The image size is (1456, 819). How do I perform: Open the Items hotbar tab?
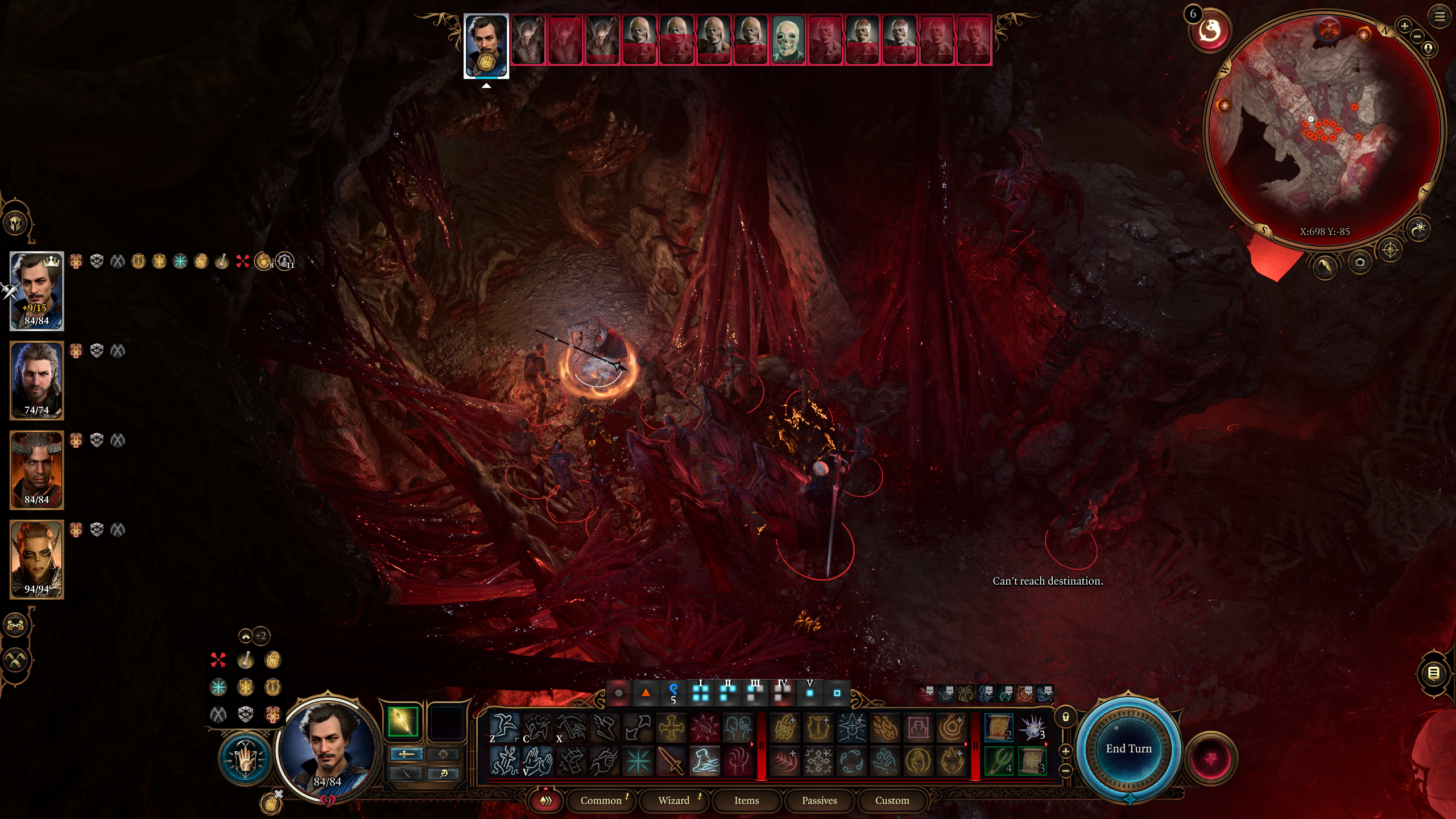pyautogui.click(x=746, y=800)
